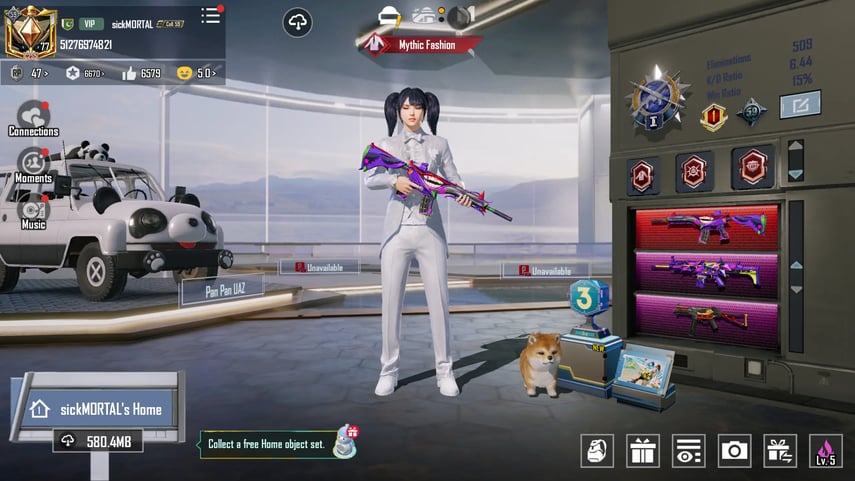Viewport: 855px width, 481px height.
Task: Open the gift box icon
Action: coord(643,451)
